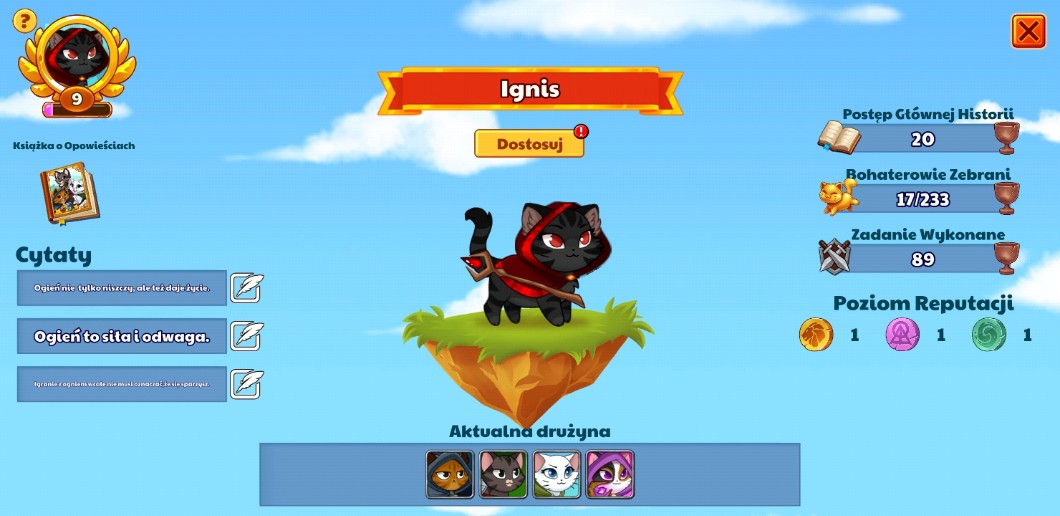Select the purple-hooded cat team portrait
Image resolution: width=1060 pixels, height=516 pixels.
(609, 474)
